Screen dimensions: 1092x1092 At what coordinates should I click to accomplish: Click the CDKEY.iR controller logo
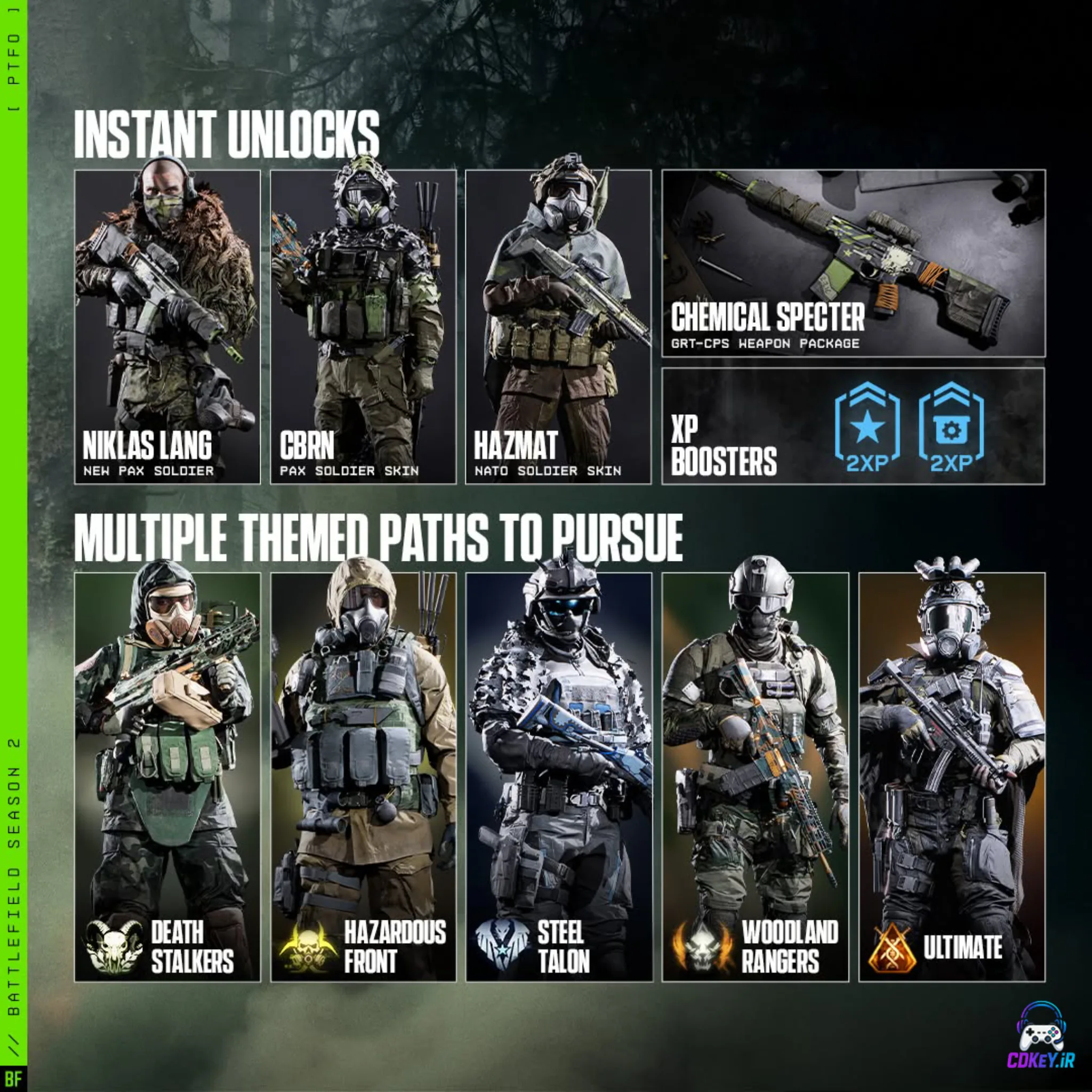(1041, 1036)
